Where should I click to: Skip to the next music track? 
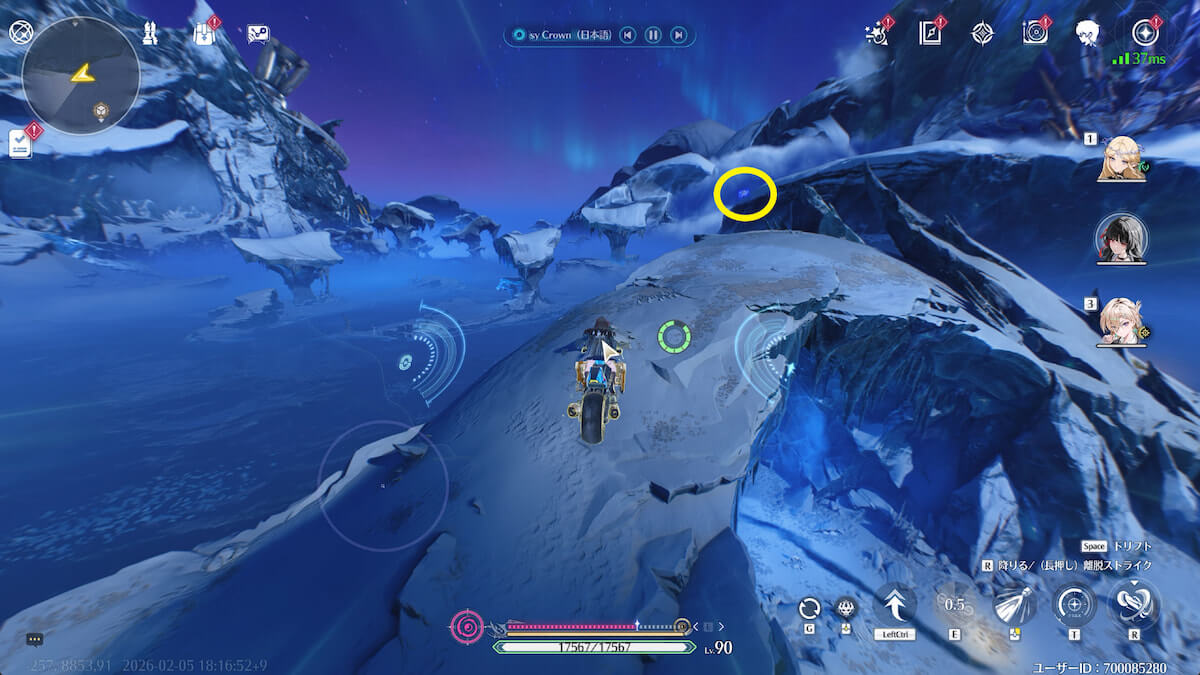pos(679,35)
